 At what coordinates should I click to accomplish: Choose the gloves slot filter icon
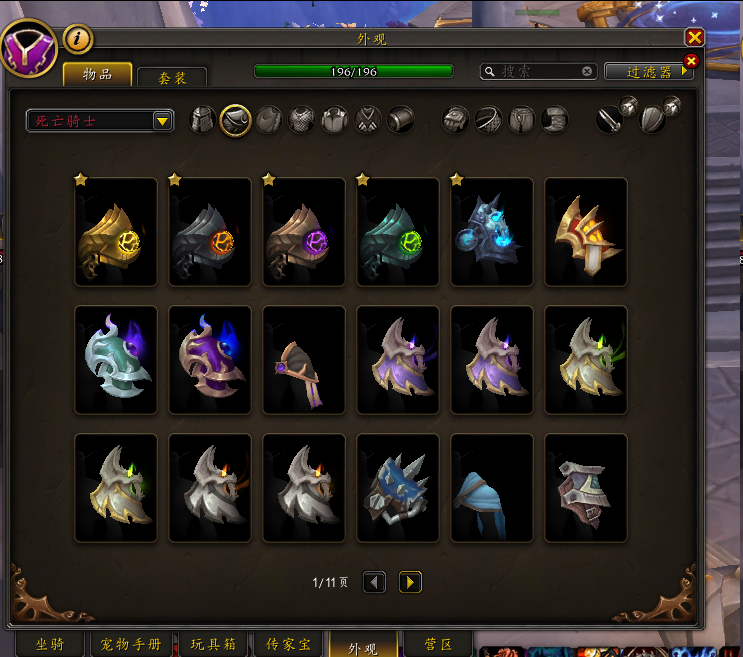point(456,120)
